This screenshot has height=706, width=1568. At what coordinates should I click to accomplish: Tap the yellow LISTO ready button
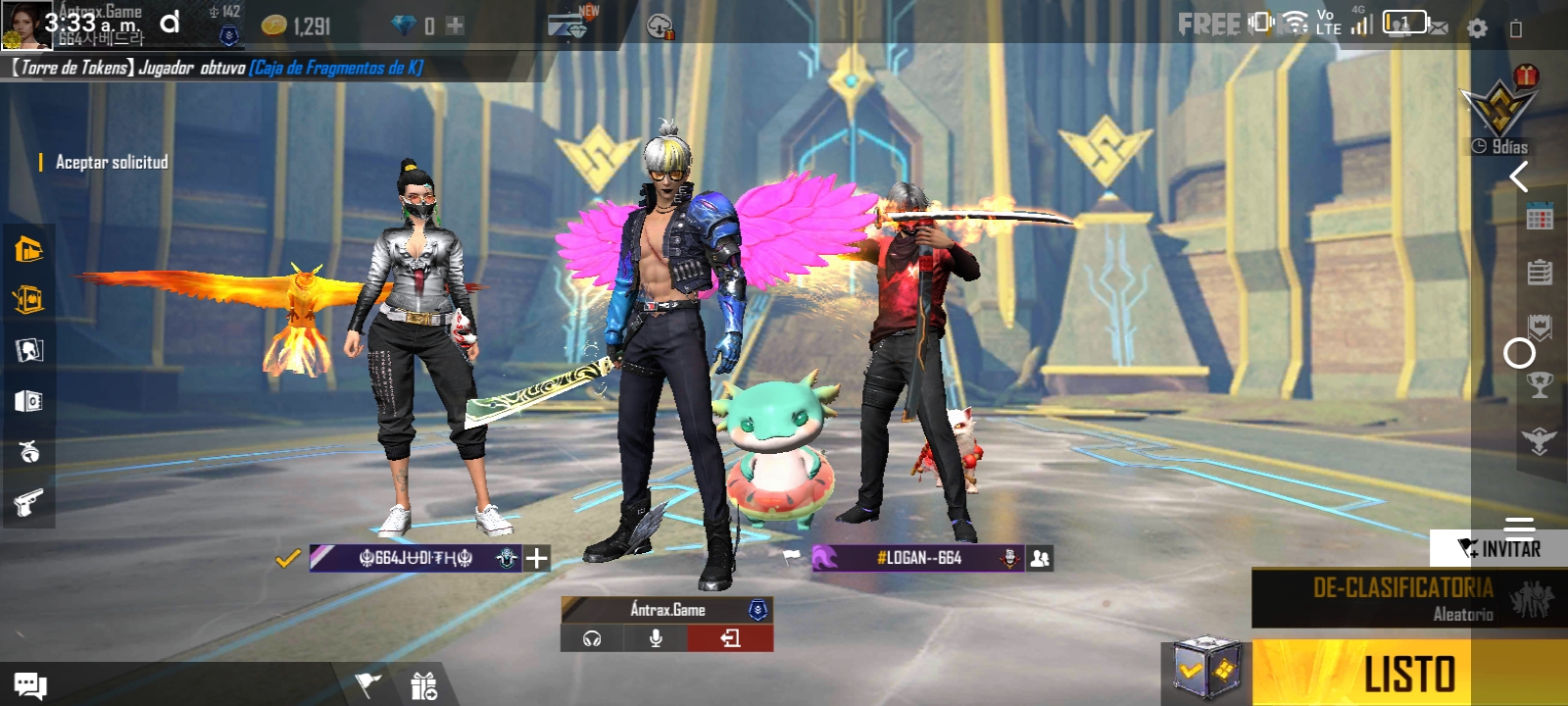(1409, 674)
